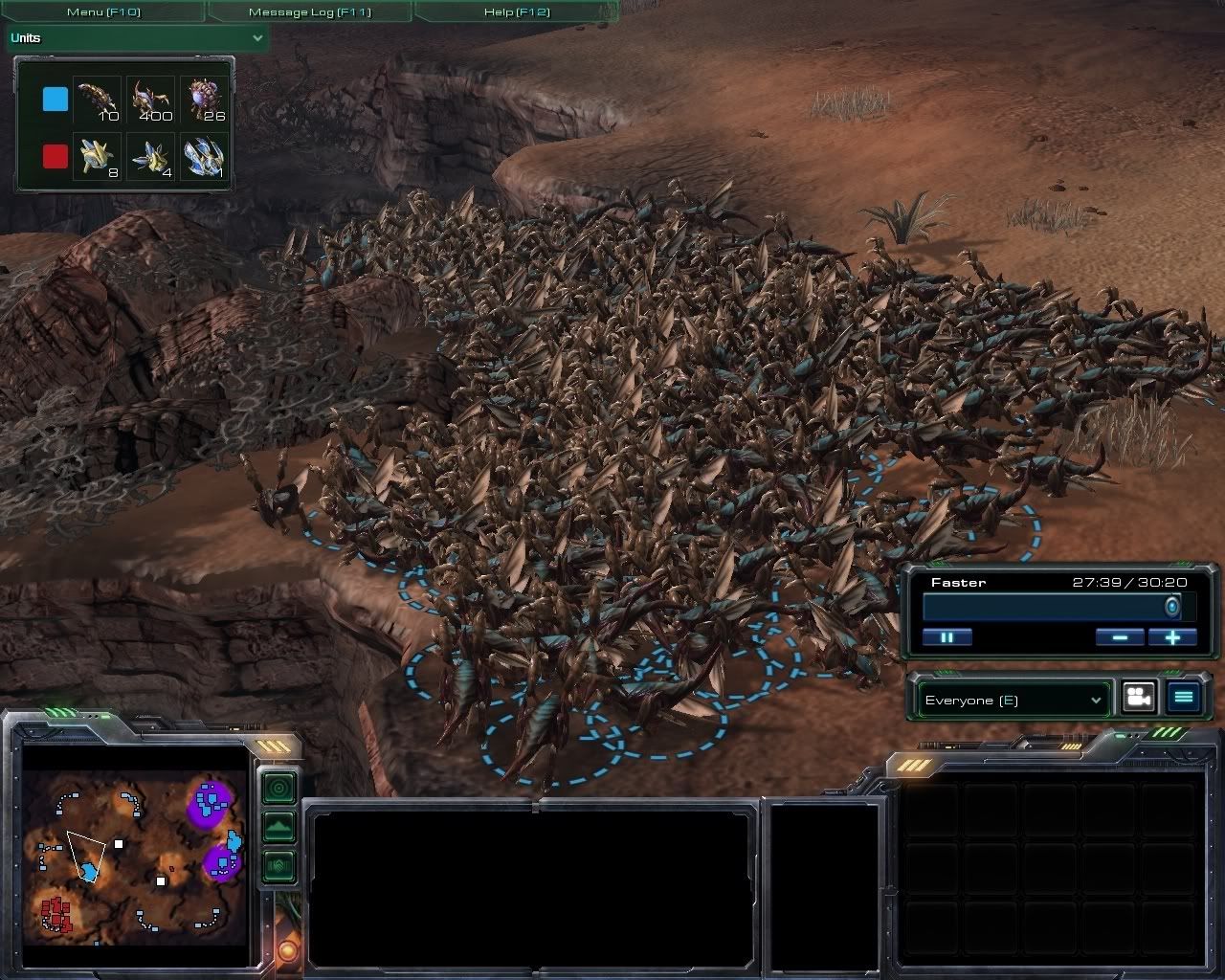The height and width of the screenshot is (980, 1225).
Task: Select the blue player's color square
Action: 56,100
